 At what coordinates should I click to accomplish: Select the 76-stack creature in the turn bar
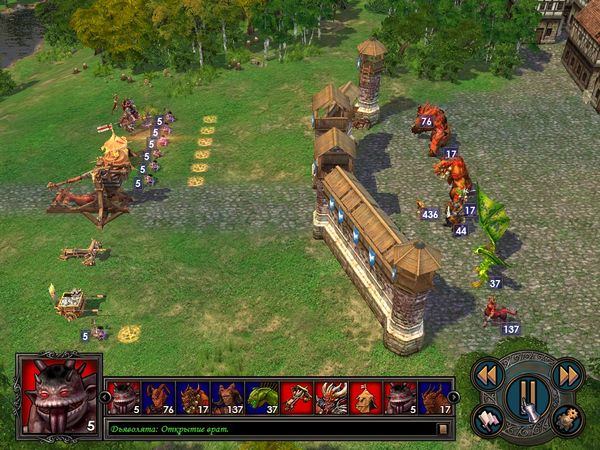click(x=158, y=398)
